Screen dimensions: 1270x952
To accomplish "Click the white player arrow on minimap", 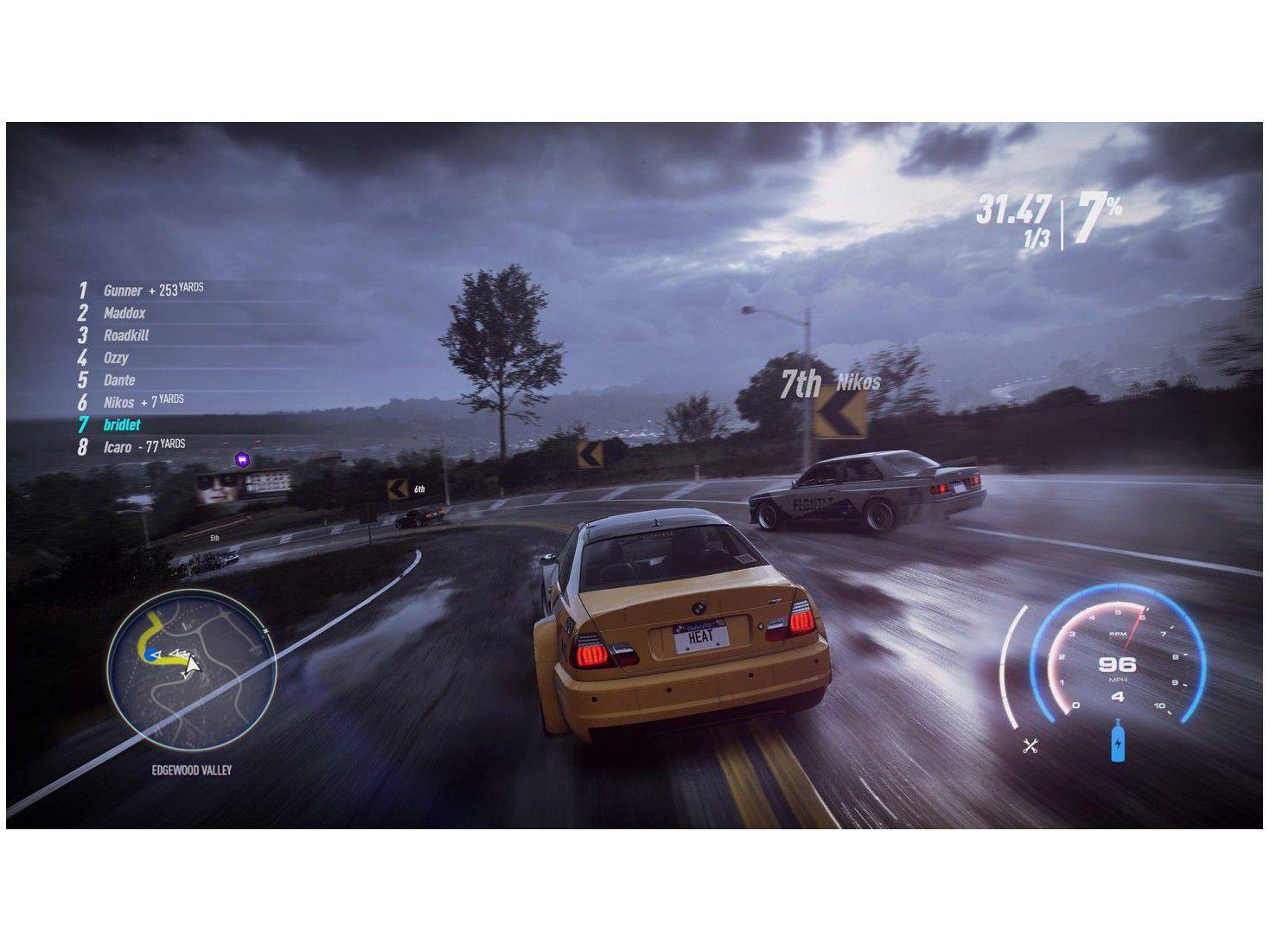I will (191, 665).
